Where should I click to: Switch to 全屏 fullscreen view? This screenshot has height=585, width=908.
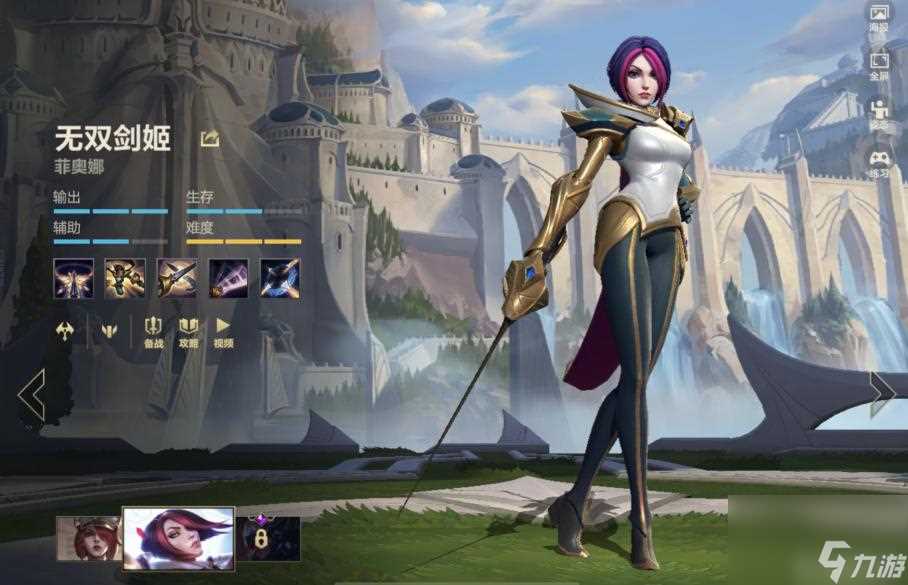(x=879, y=64)
